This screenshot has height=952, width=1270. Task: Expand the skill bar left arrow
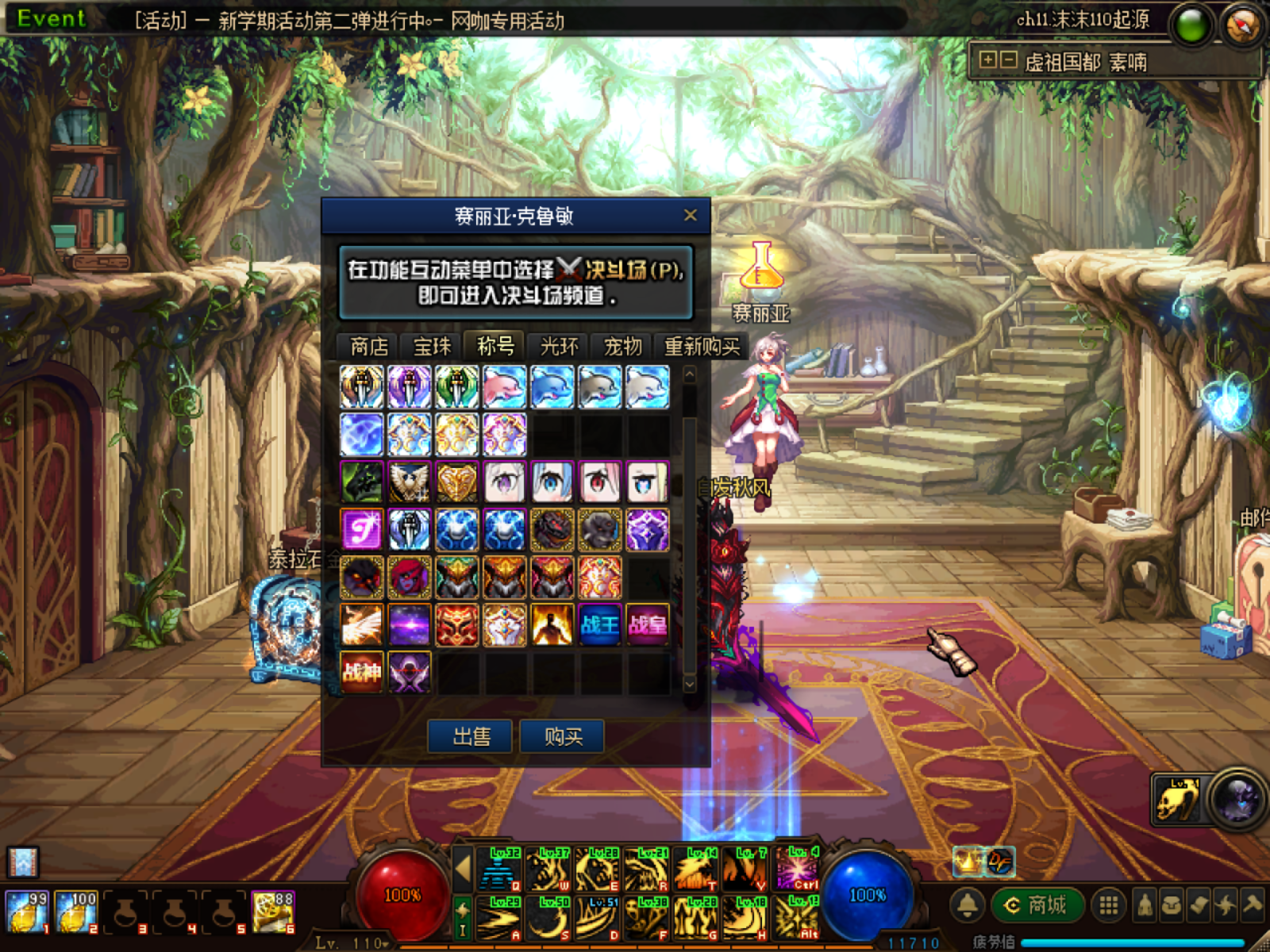tap(463, 868)
